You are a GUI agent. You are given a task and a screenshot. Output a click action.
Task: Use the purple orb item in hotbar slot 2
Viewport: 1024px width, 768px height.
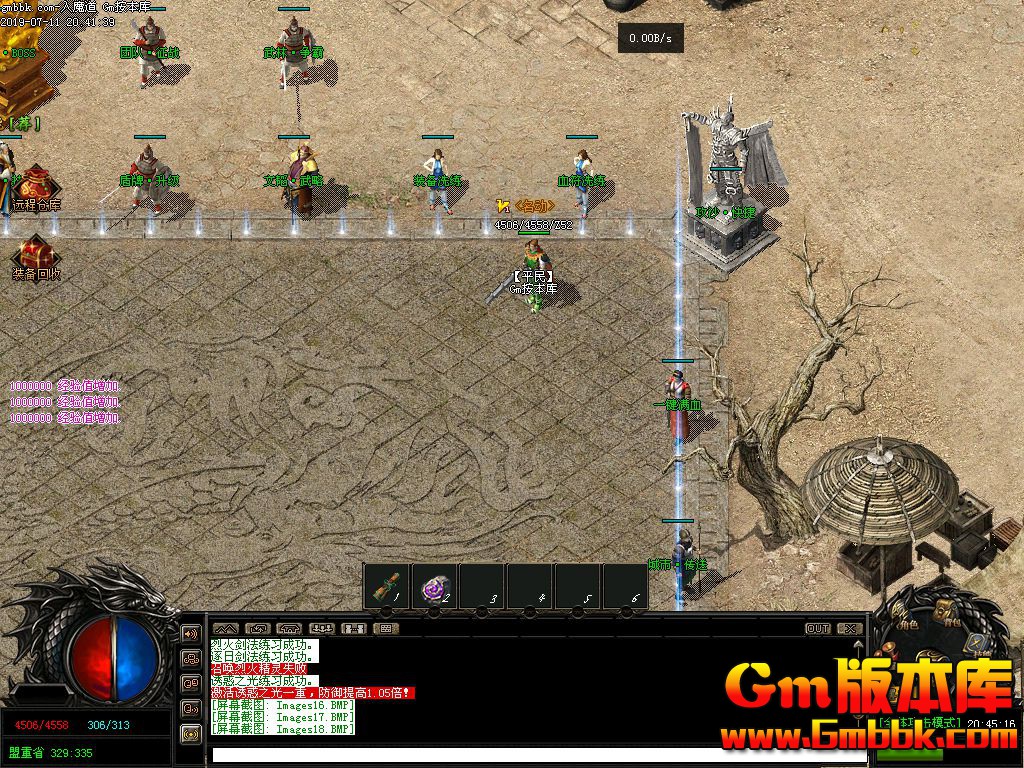click(x=434, y=588)
